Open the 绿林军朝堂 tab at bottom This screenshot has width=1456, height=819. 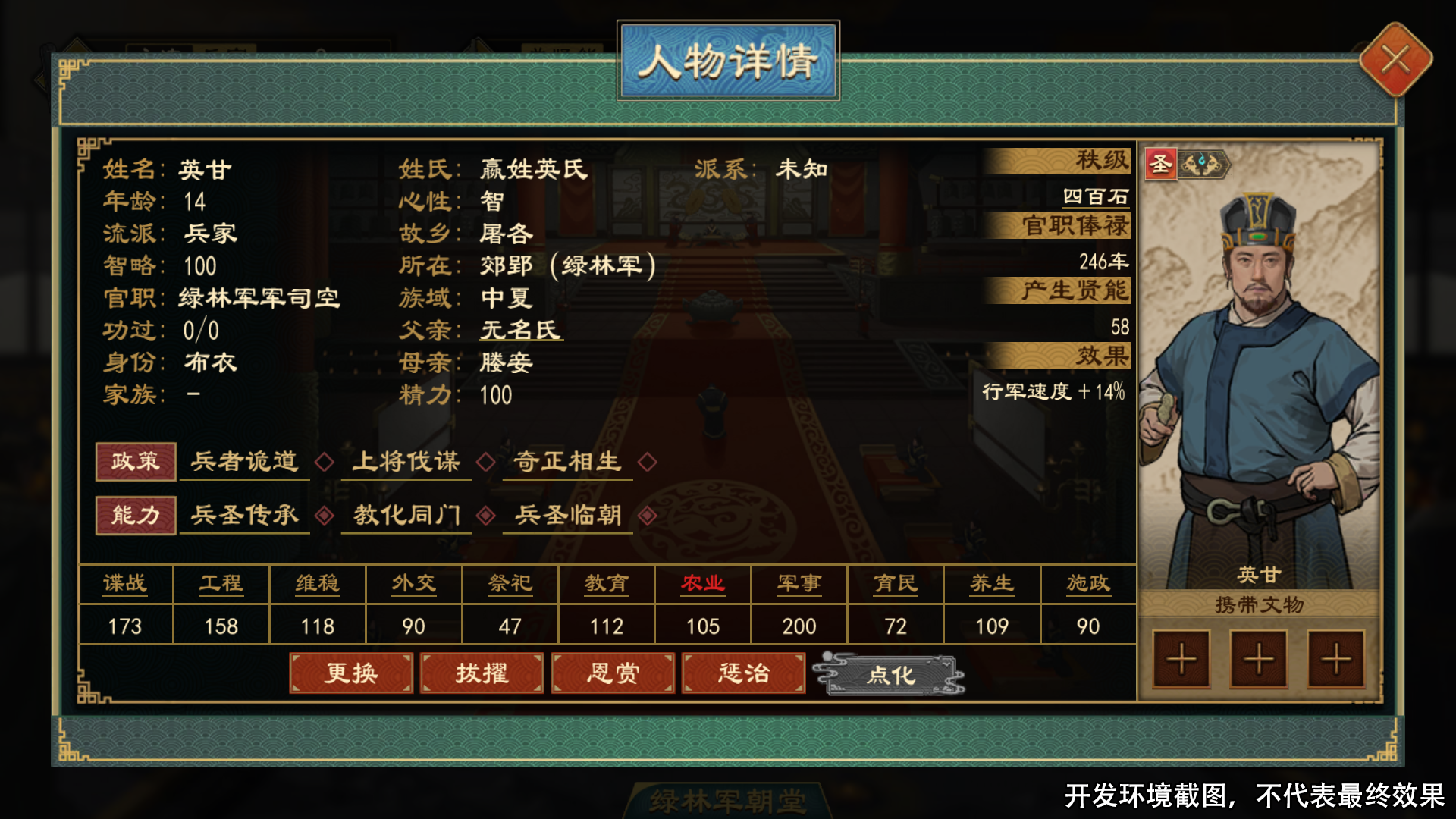[729, 798]
